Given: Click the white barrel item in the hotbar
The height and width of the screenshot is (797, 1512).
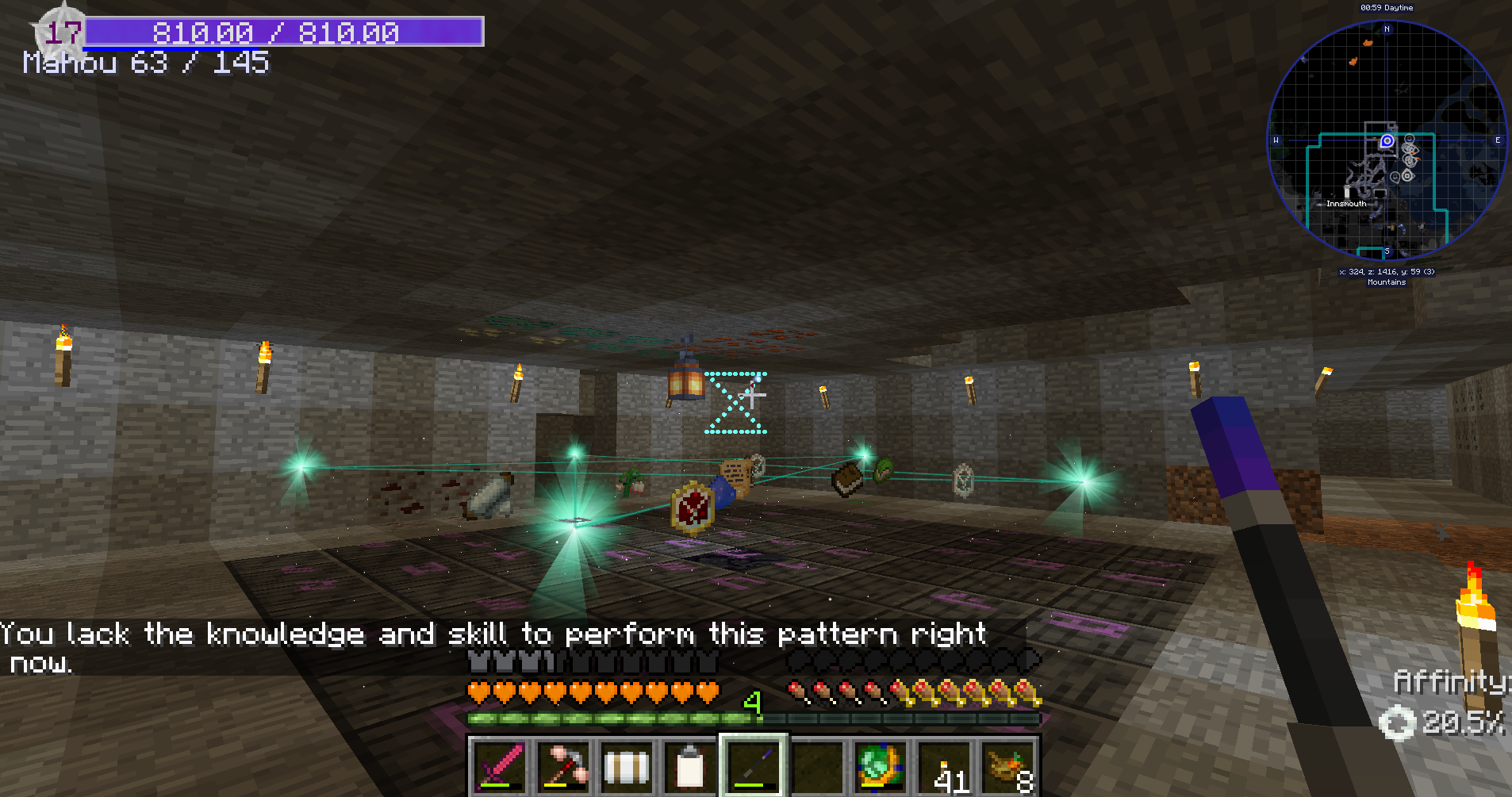Looking at the screenshot, I should pos(627,766).
